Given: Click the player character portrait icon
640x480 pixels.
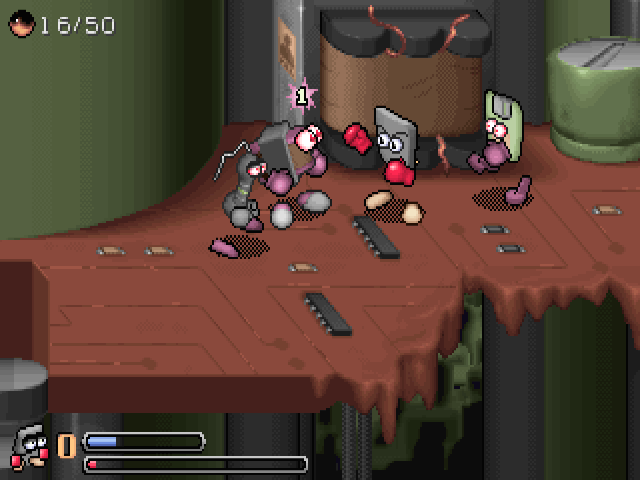Looking at the screenshot, I should click(30, 446).
